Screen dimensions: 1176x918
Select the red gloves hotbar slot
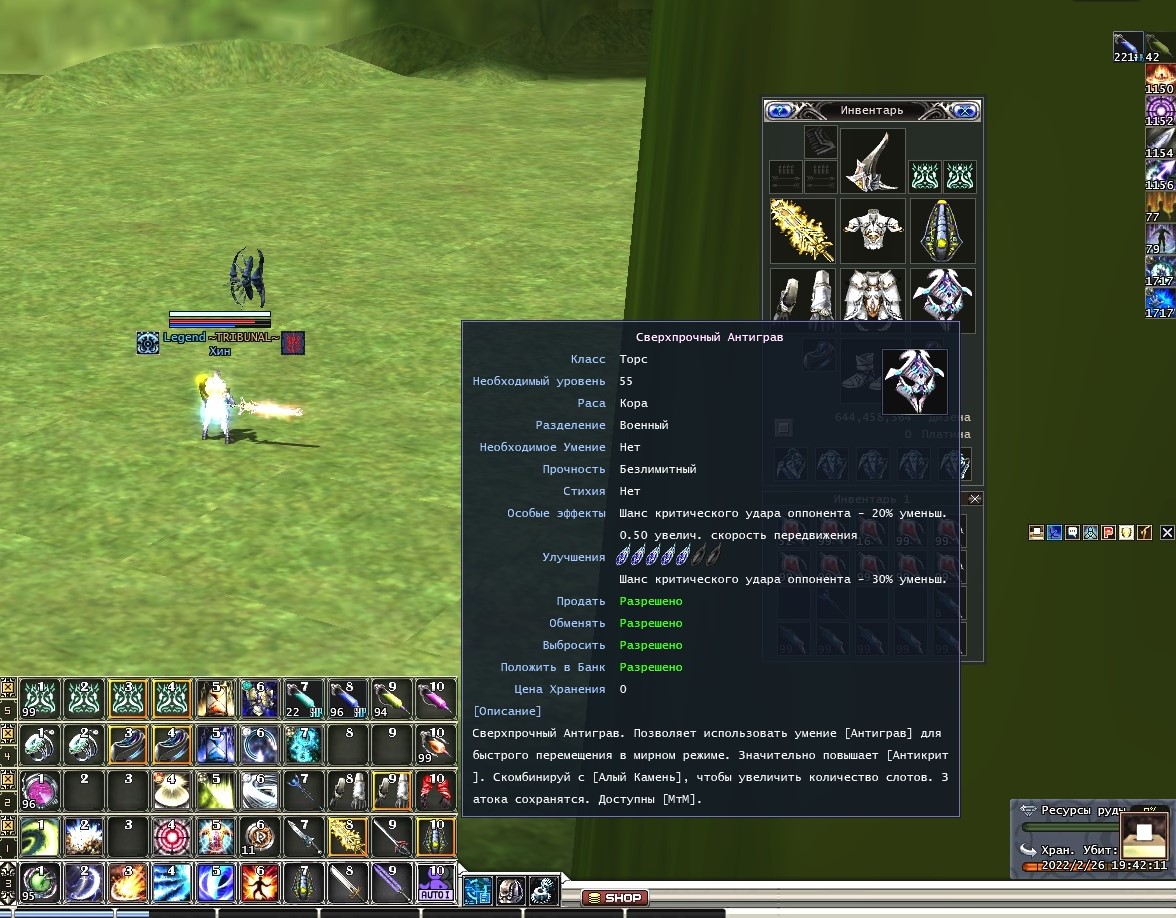click(436, 790)
